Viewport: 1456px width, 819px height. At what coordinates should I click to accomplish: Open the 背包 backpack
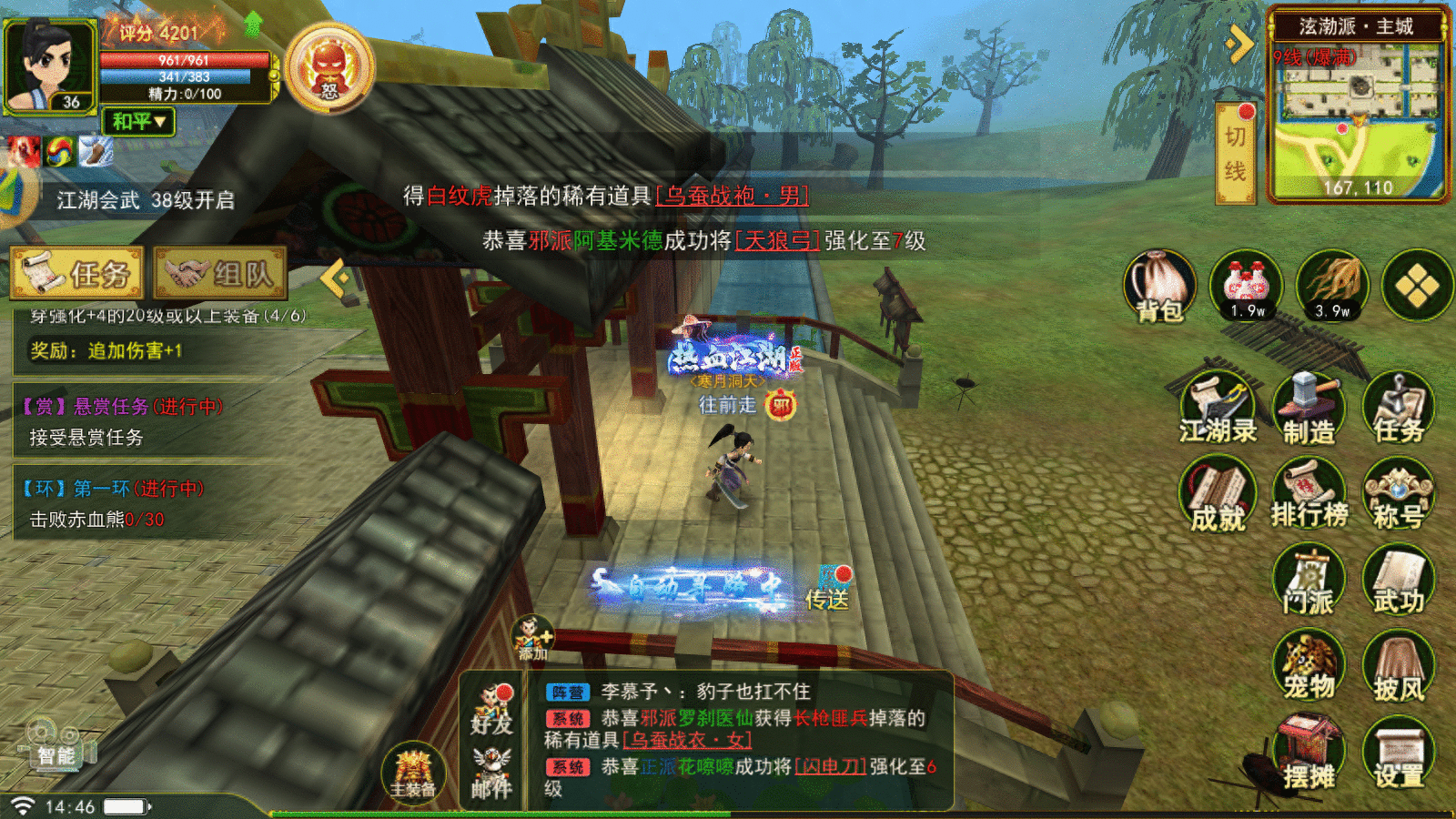tap(1159, 287)
